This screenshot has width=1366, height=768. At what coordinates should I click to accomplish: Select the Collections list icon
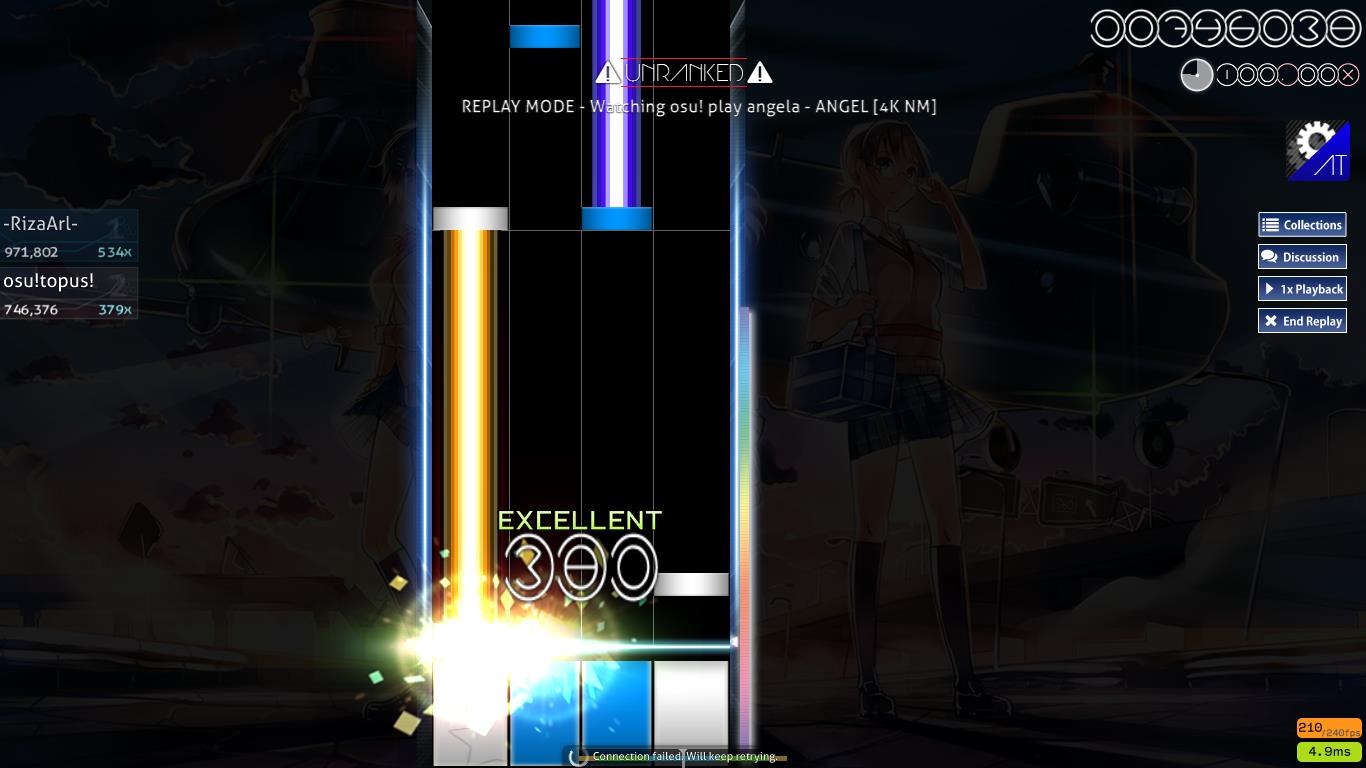point(1271,225)
